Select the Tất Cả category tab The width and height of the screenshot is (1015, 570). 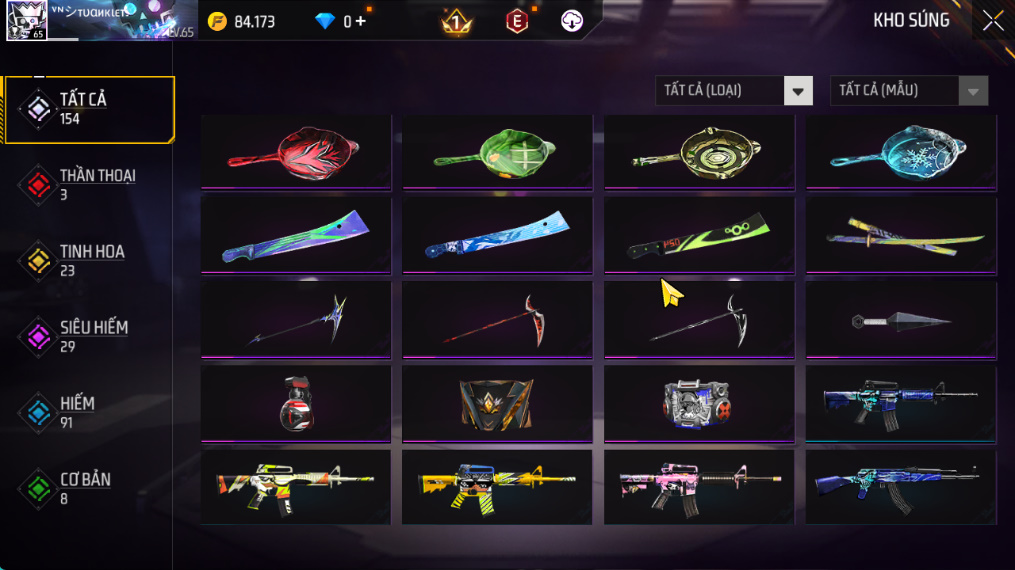[90, 109]
